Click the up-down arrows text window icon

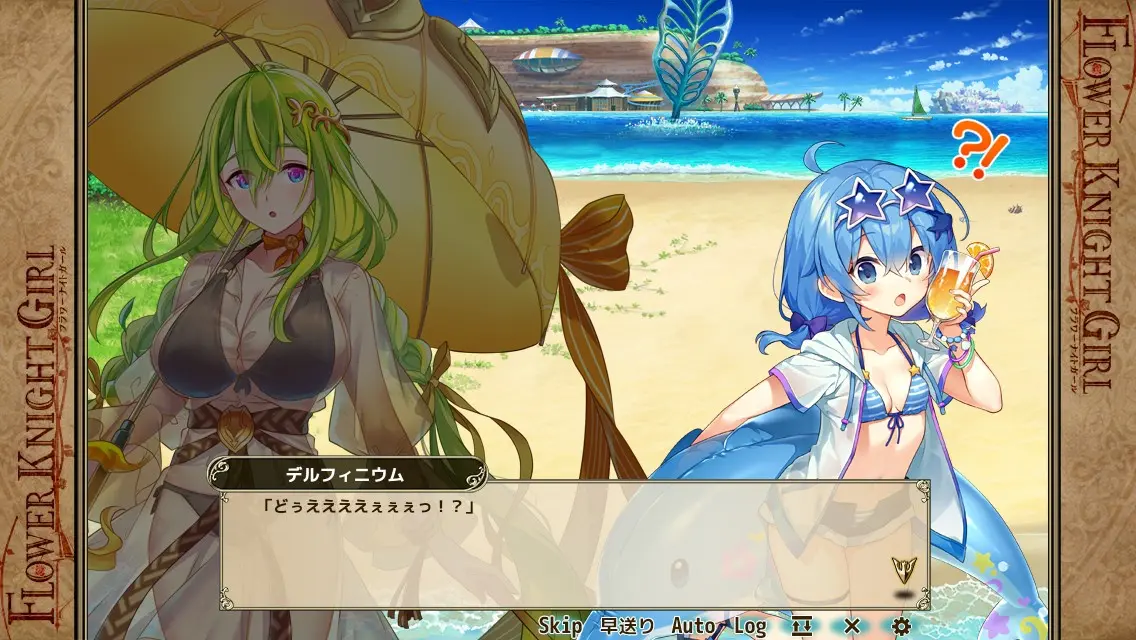pos(802,626)
